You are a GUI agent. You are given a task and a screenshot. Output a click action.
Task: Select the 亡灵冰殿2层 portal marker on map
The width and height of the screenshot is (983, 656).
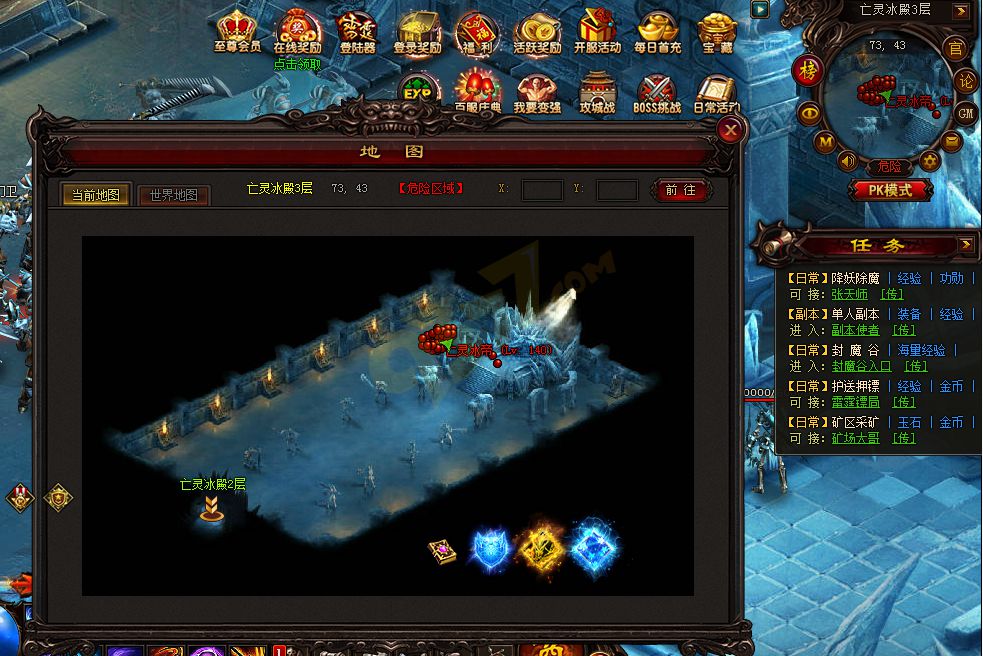point(211,509)
